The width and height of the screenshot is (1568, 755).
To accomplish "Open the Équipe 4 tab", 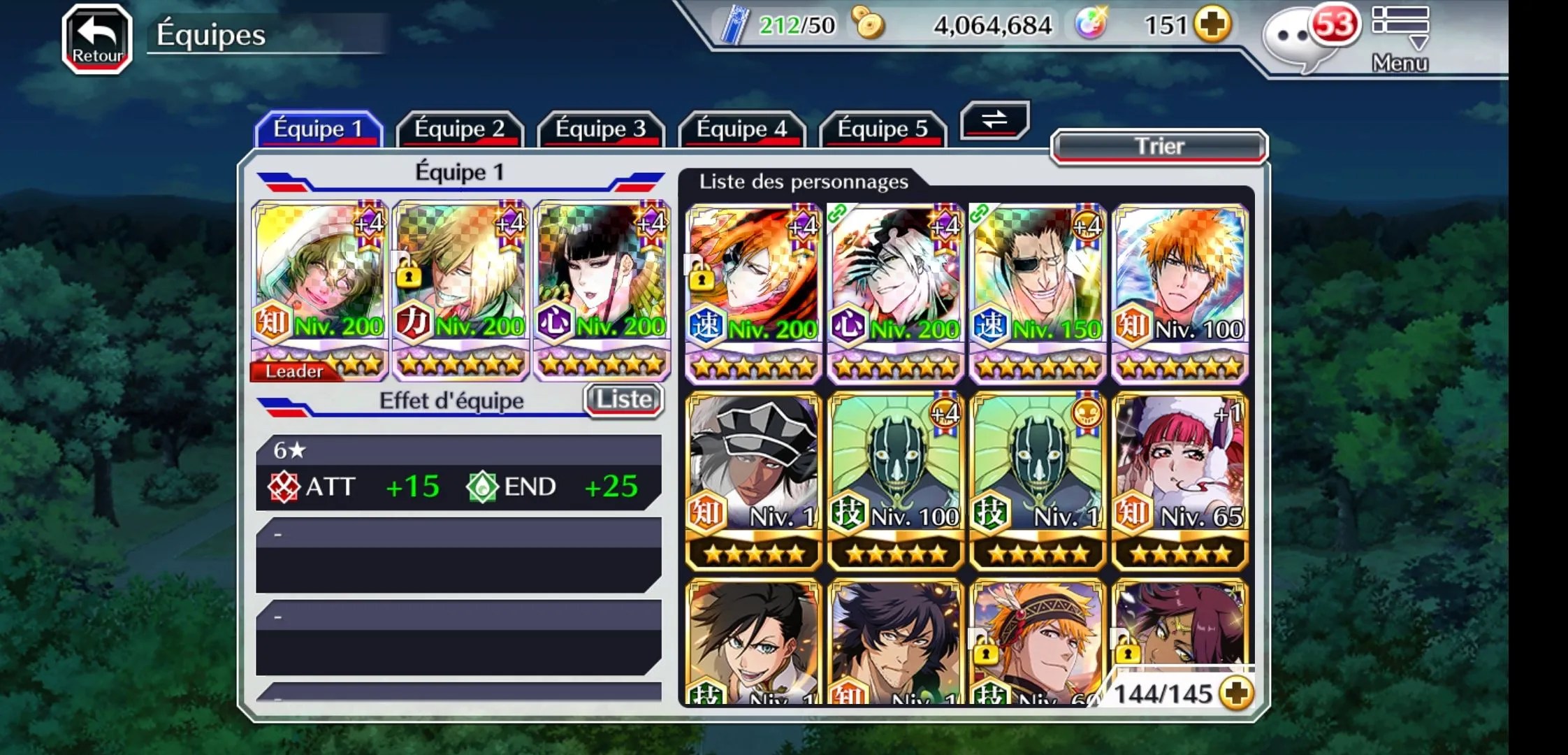I will click(741, 129).
